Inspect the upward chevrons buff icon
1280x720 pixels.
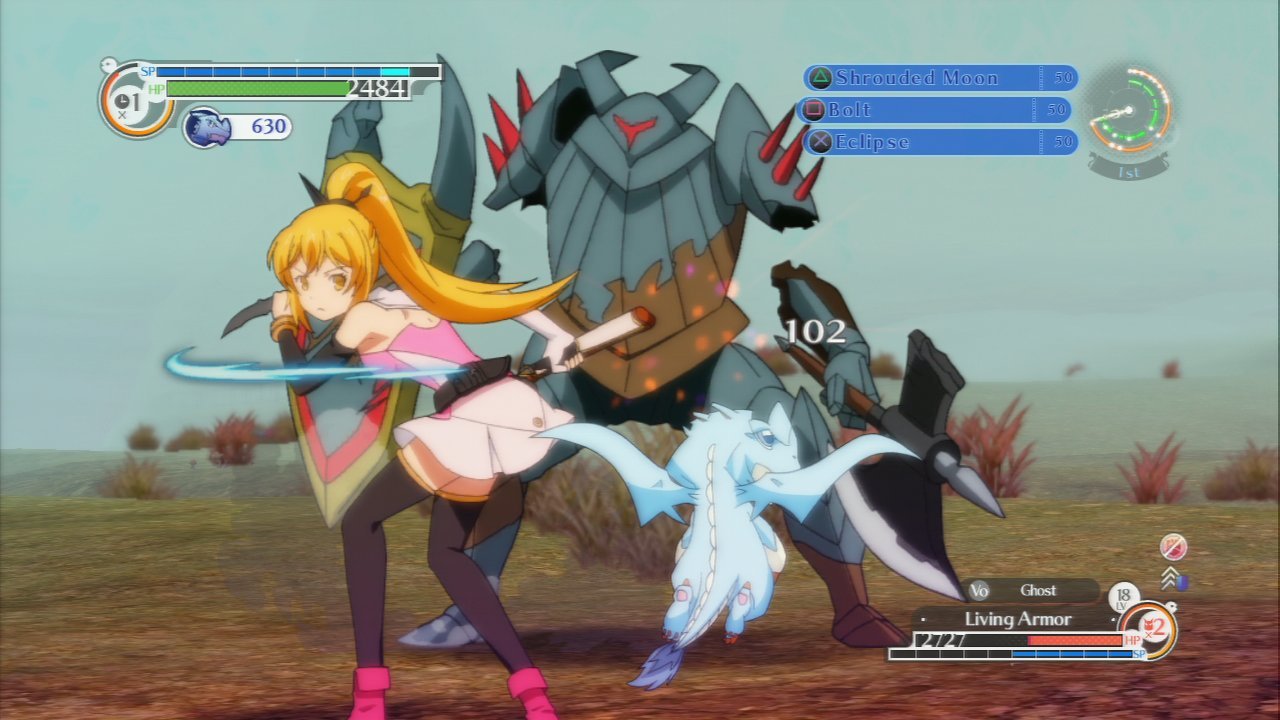(1171, 578)
